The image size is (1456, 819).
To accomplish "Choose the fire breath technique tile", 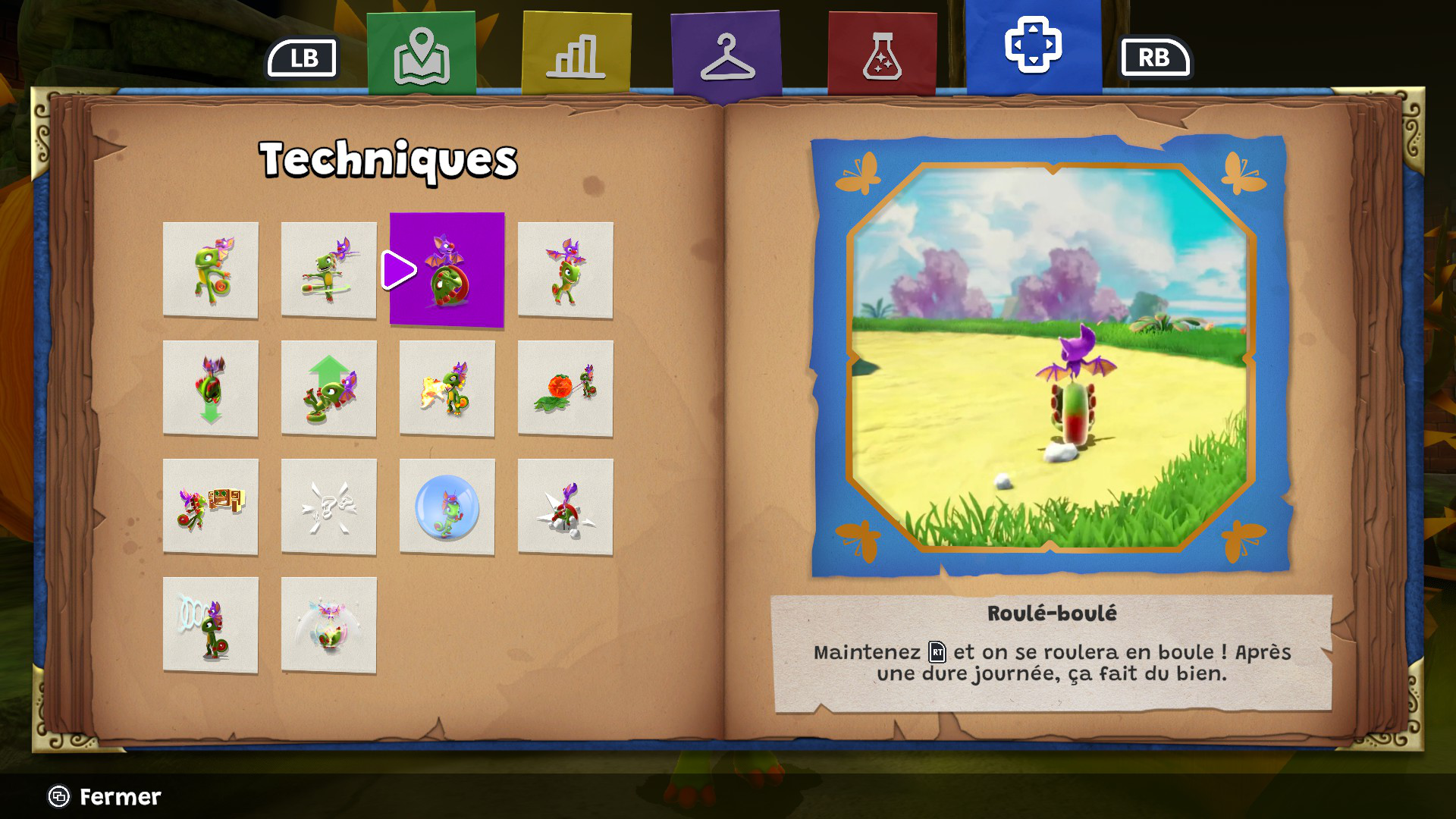I will click(447, 388).
